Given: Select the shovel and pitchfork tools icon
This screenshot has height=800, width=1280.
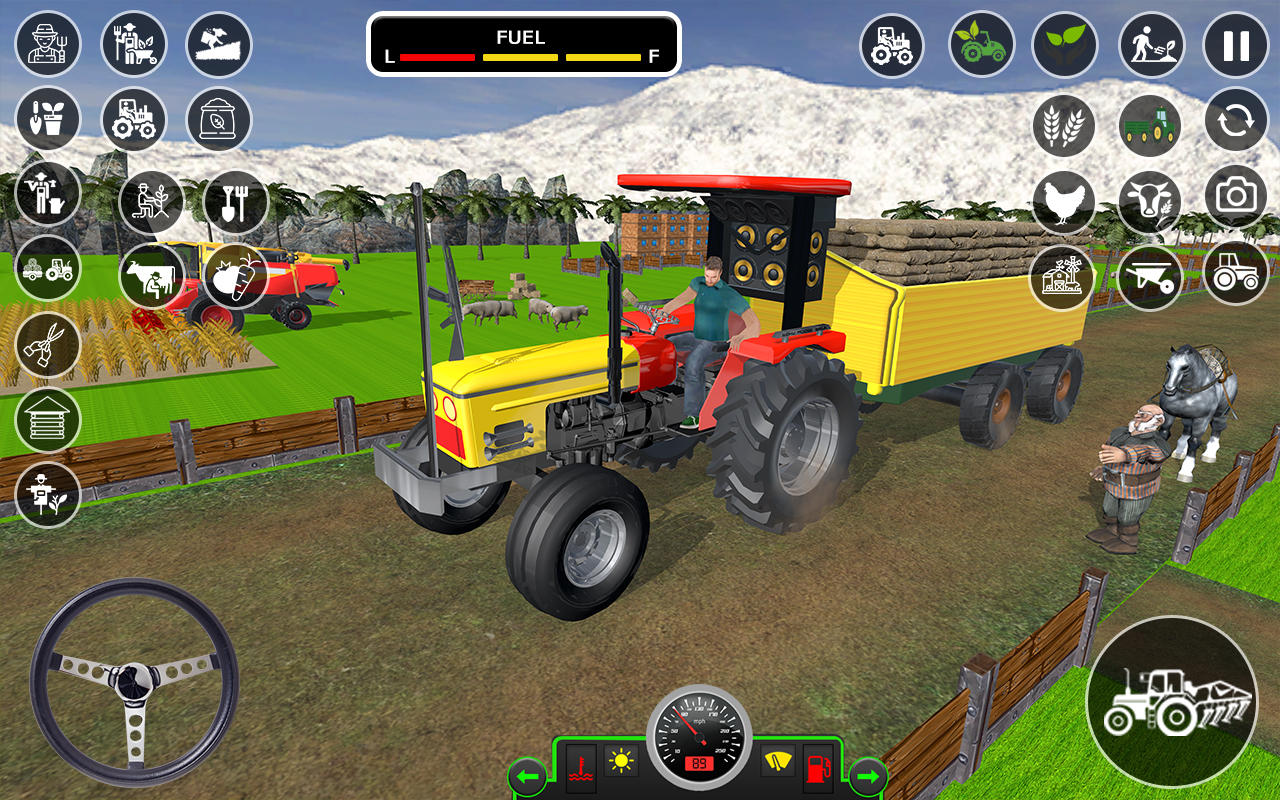Looking at the screenshot, I should click(x=235, y=203).
